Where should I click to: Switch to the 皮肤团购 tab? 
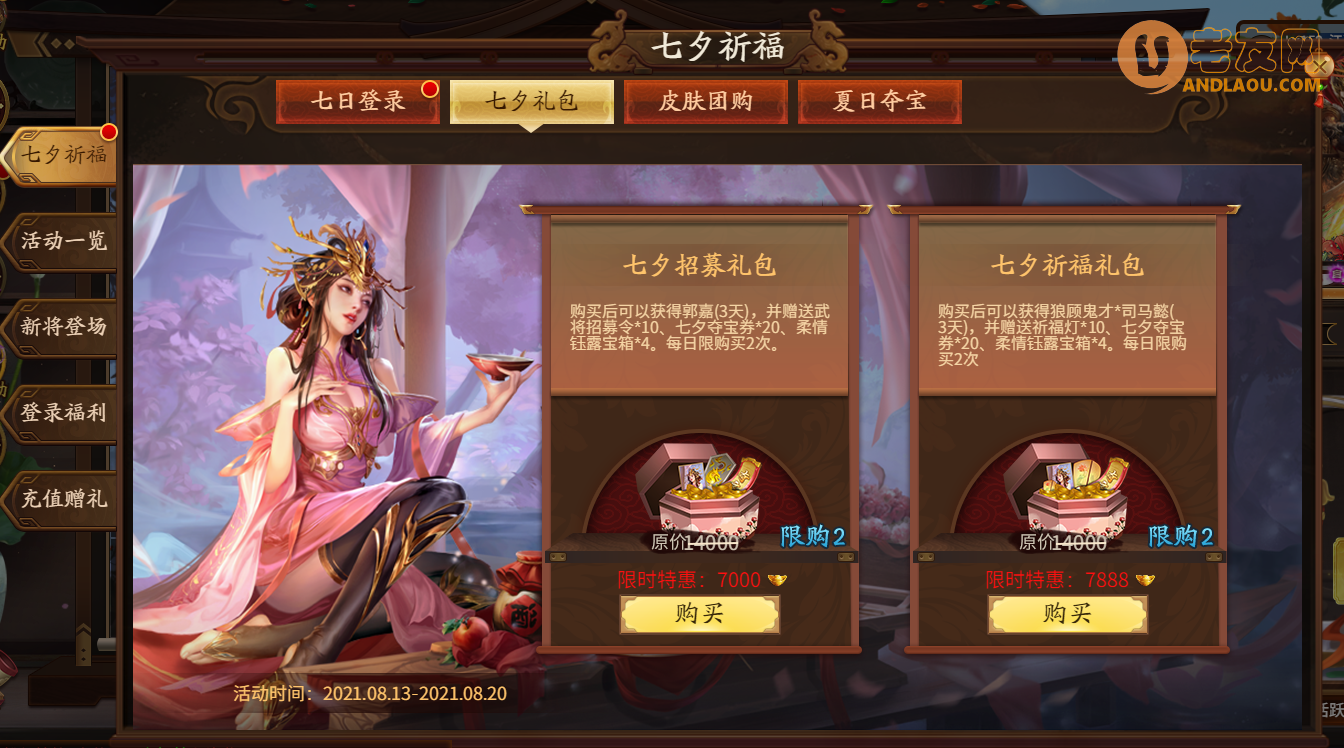point(706,102)
